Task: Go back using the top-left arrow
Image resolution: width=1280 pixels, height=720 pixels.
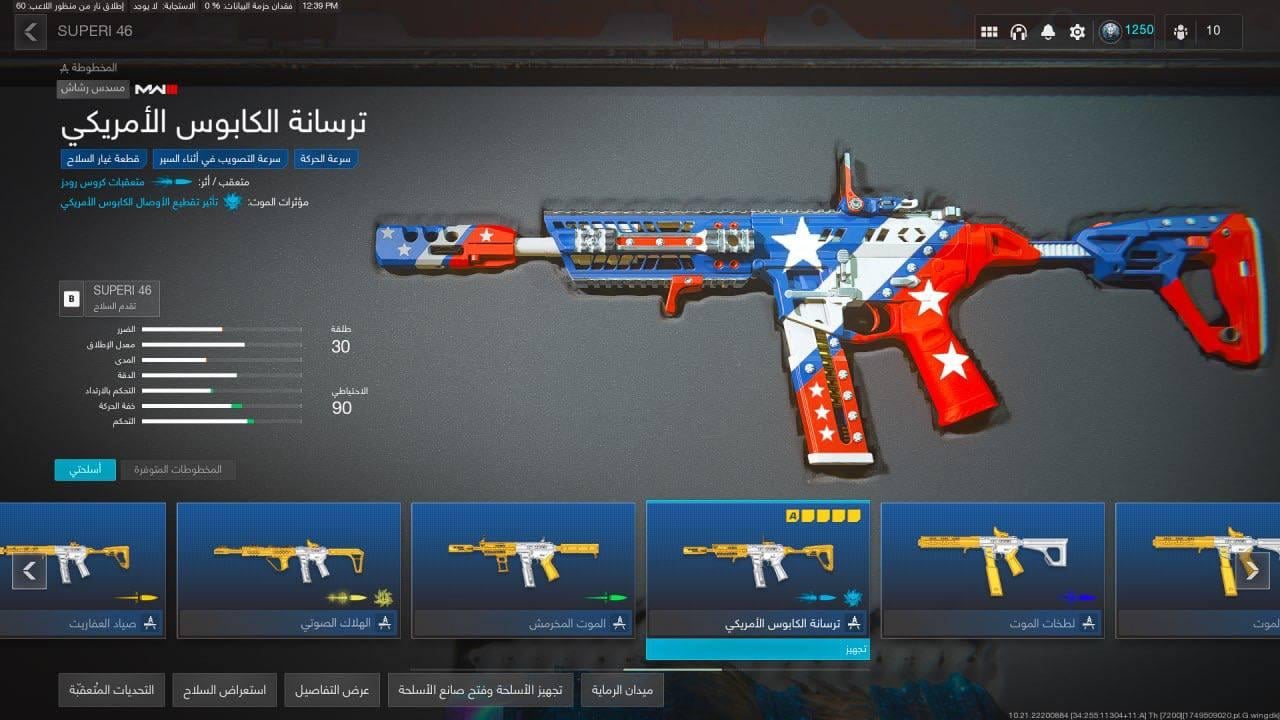Action: tap(30, 31)
